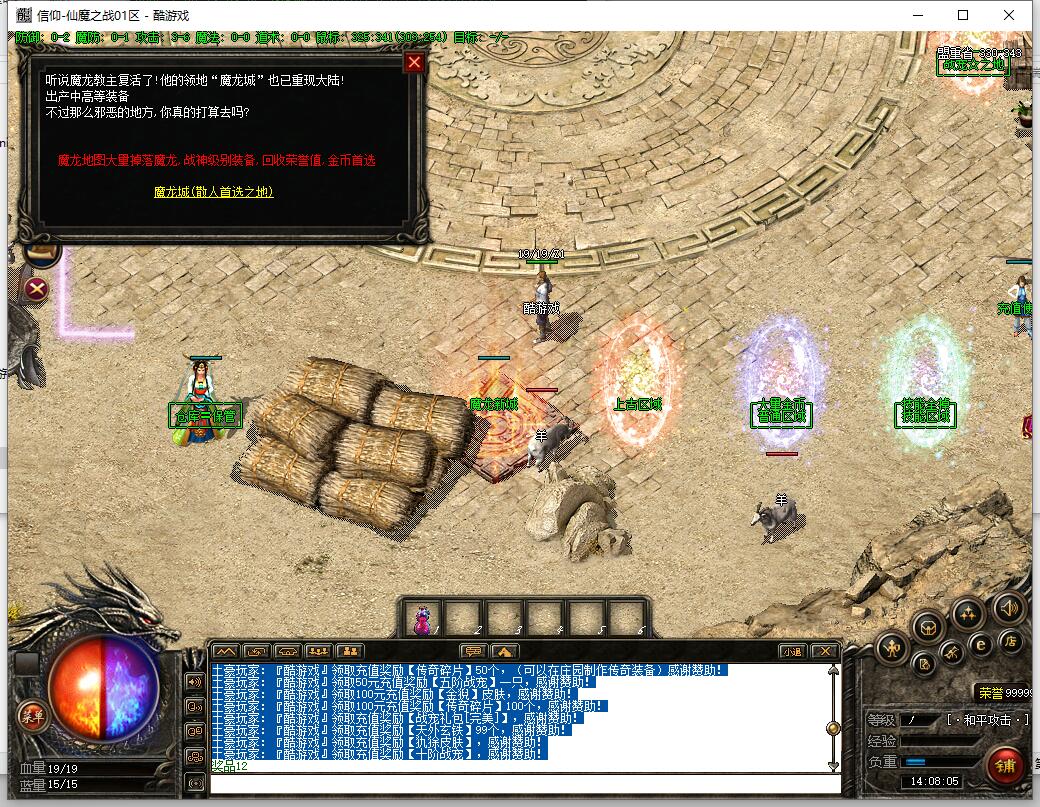1040x807 pixels.
Task: Click the round red X button at left edge
Action: [x=37, y=290]
